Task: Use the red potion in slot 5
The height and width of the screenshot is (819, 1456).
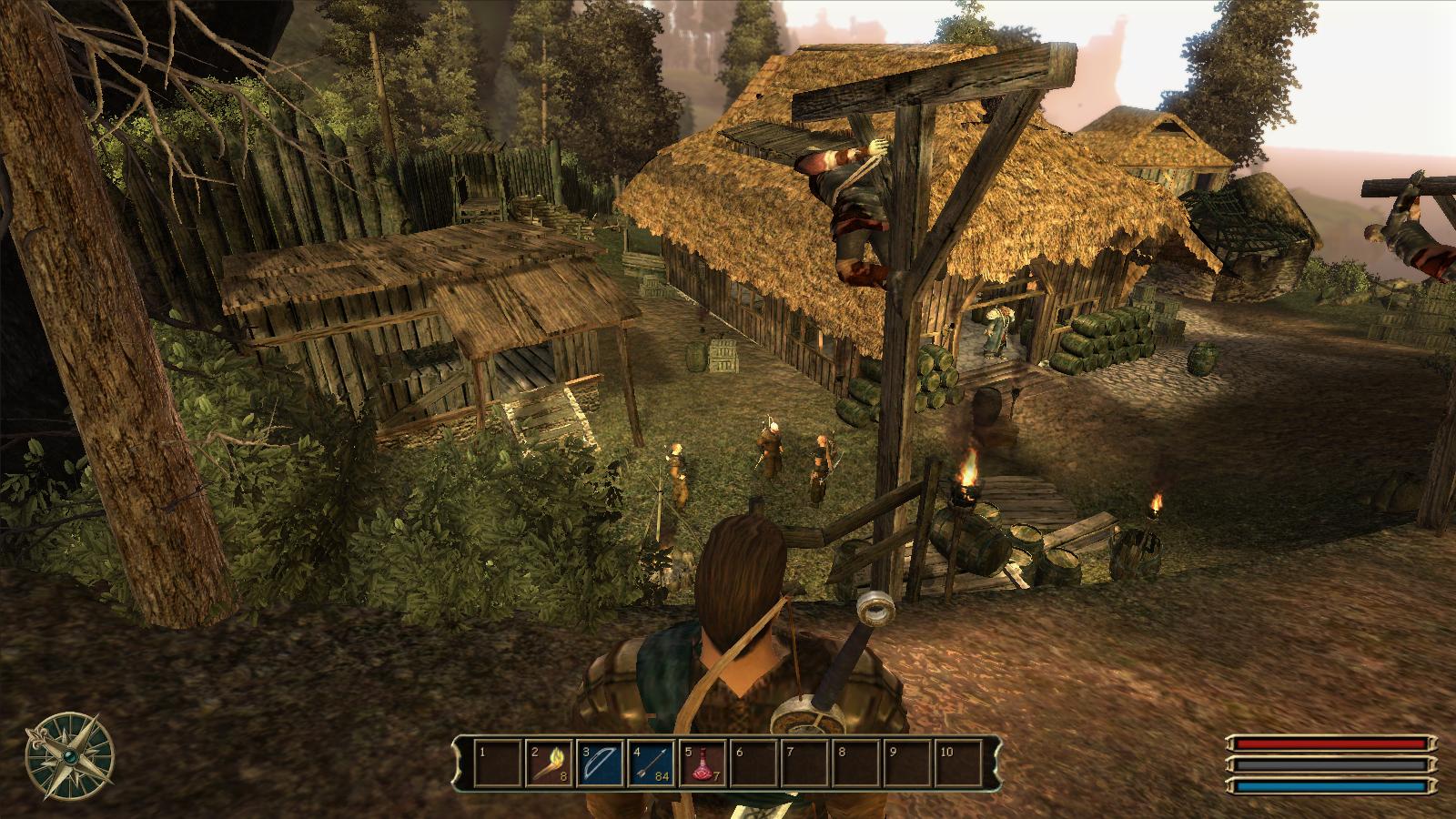Action: [703, 764]
